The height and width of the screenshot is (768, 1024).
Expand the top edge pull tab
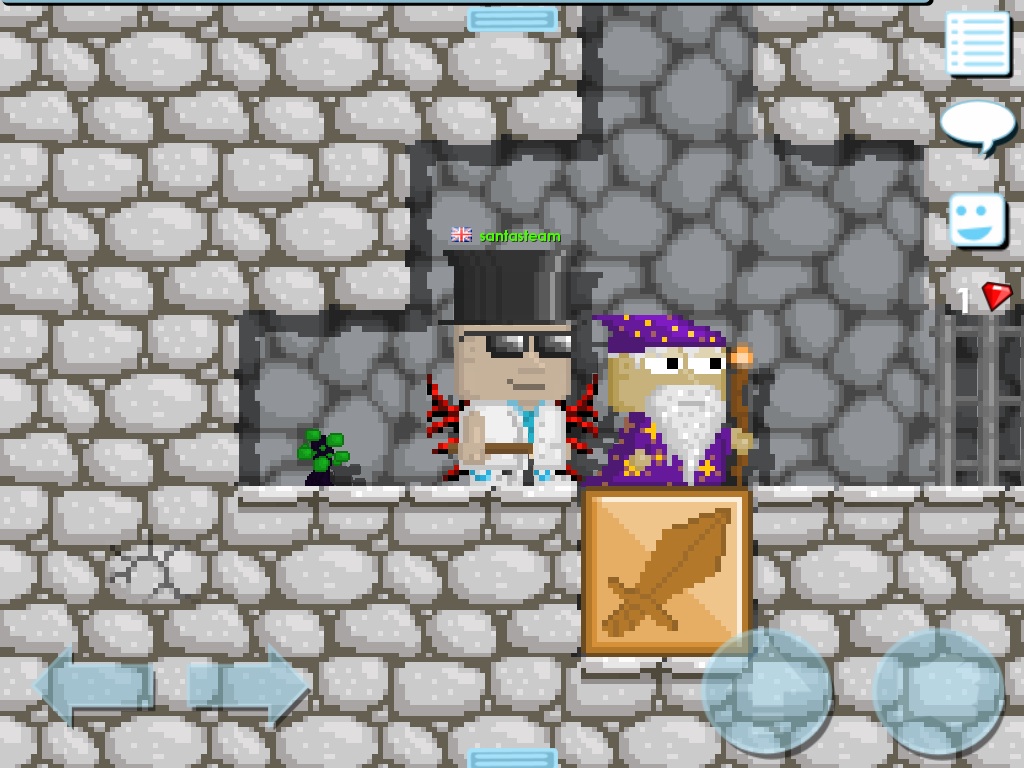(x=512, y=19)
